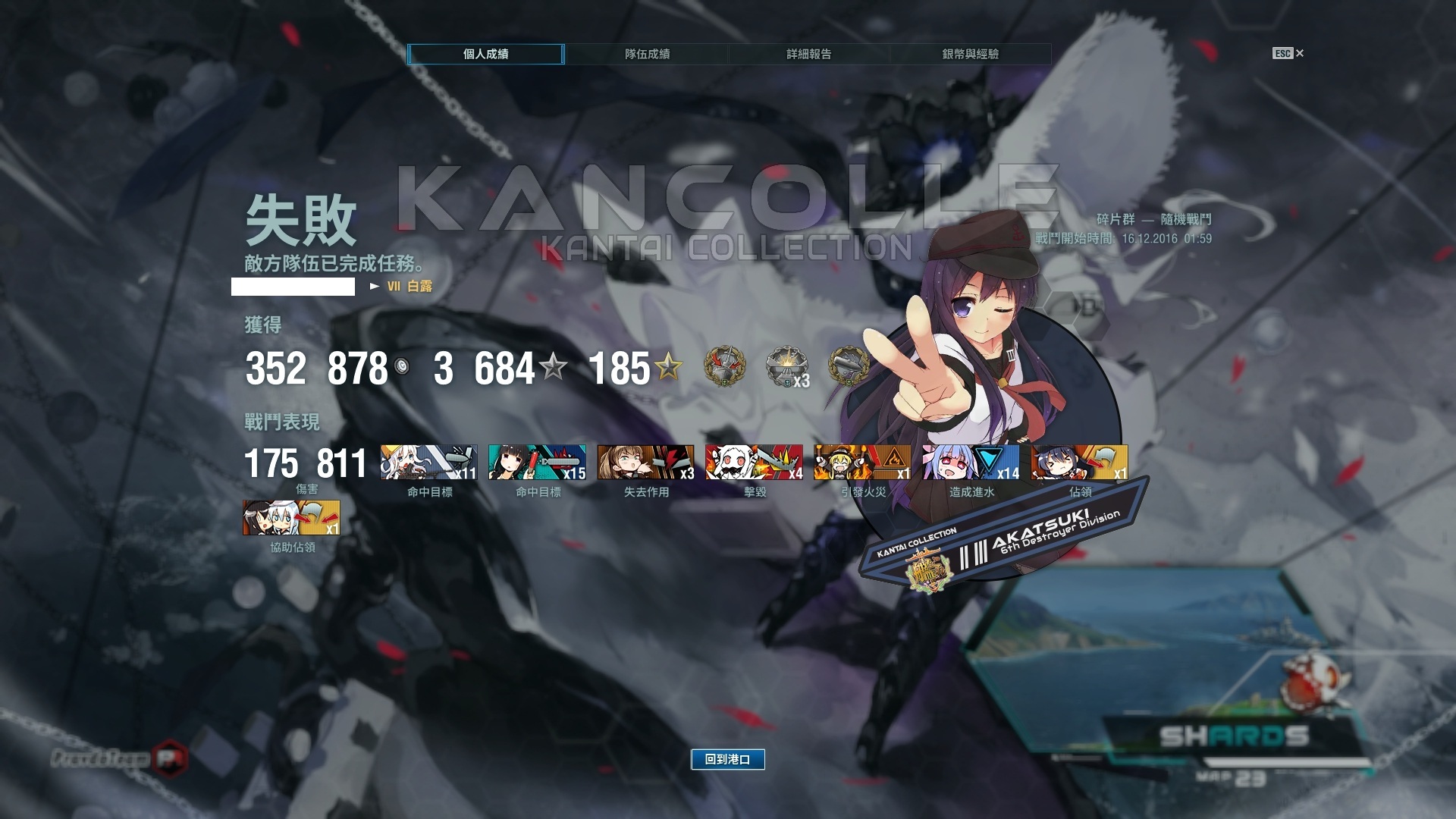View the first achievement medal after 185

(725, 367)
